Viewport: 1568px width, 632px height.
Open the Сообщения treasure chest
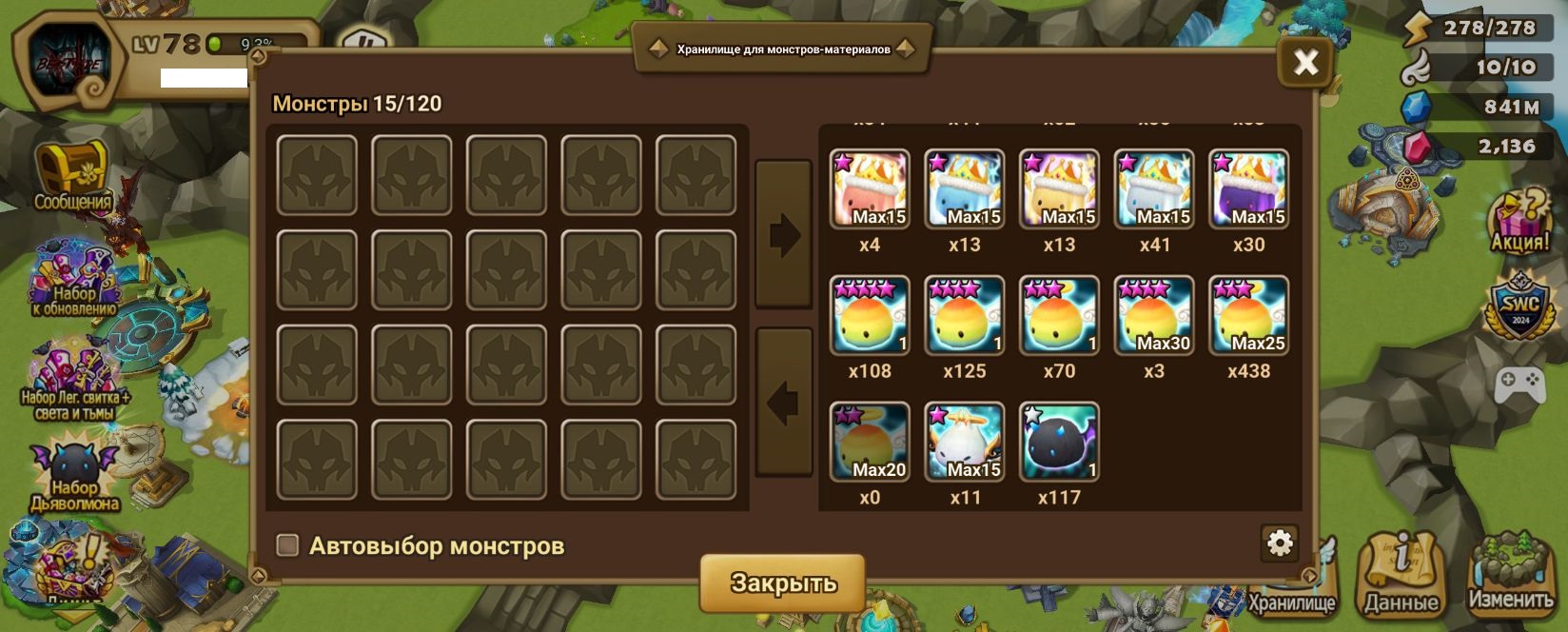(x=72, y=176)
